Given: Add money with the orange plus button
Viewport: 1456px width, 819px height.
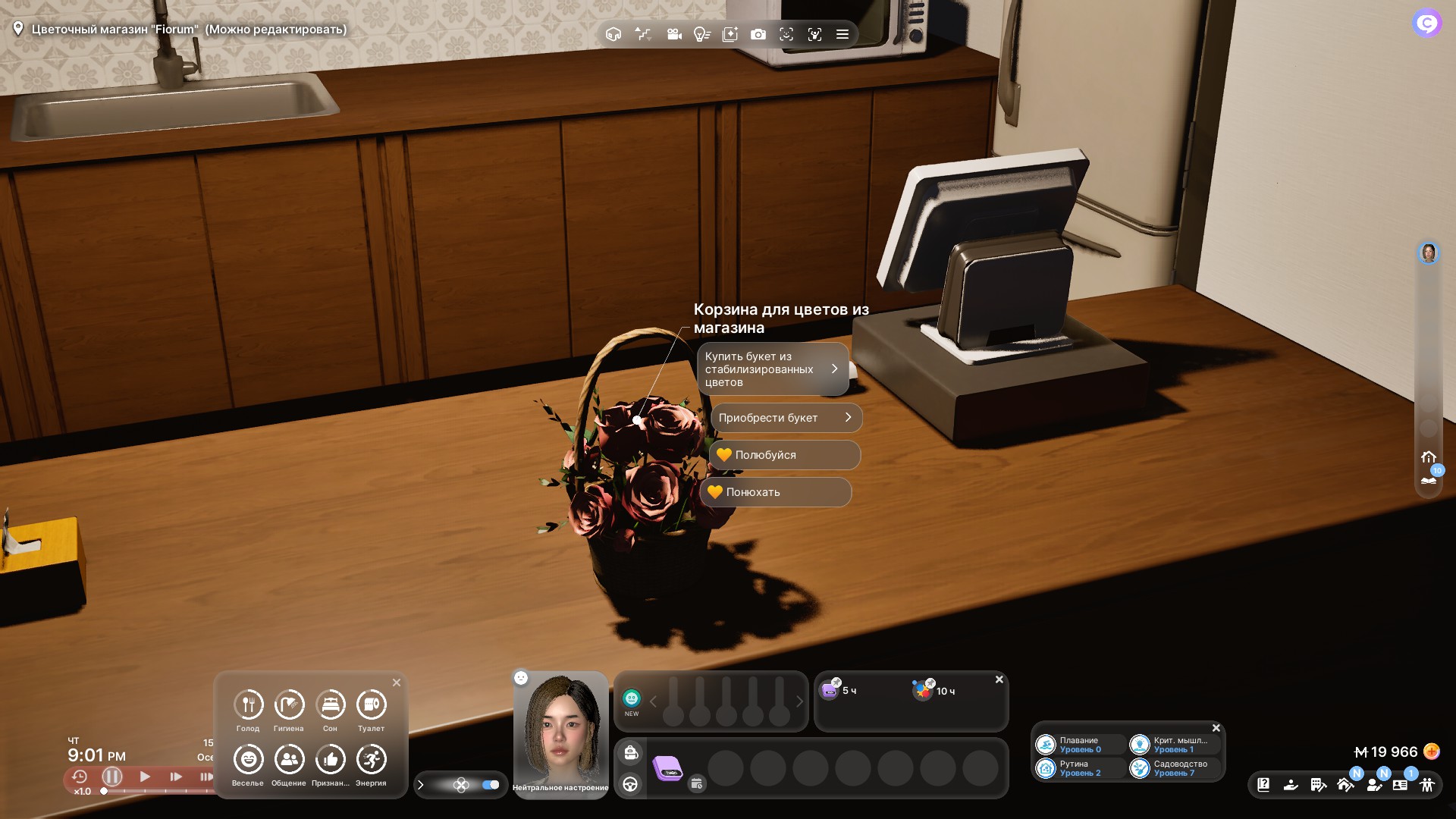Looking at the screenshot, I should click(x=1432, y=752).
